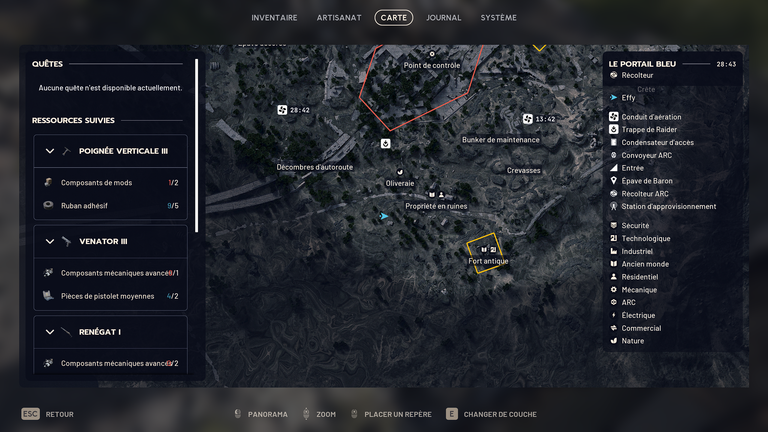Choose the Épave de Baron legend entry
This screenshot has width=768, height=432.
pos(646,181)
